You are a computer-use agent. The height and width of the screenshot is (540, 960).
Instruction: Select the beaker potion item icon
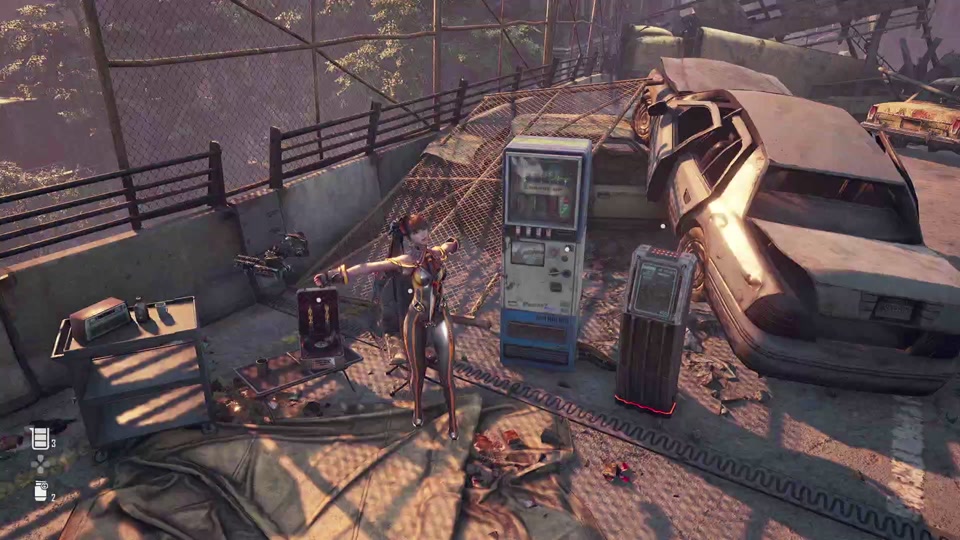point(40,438)
